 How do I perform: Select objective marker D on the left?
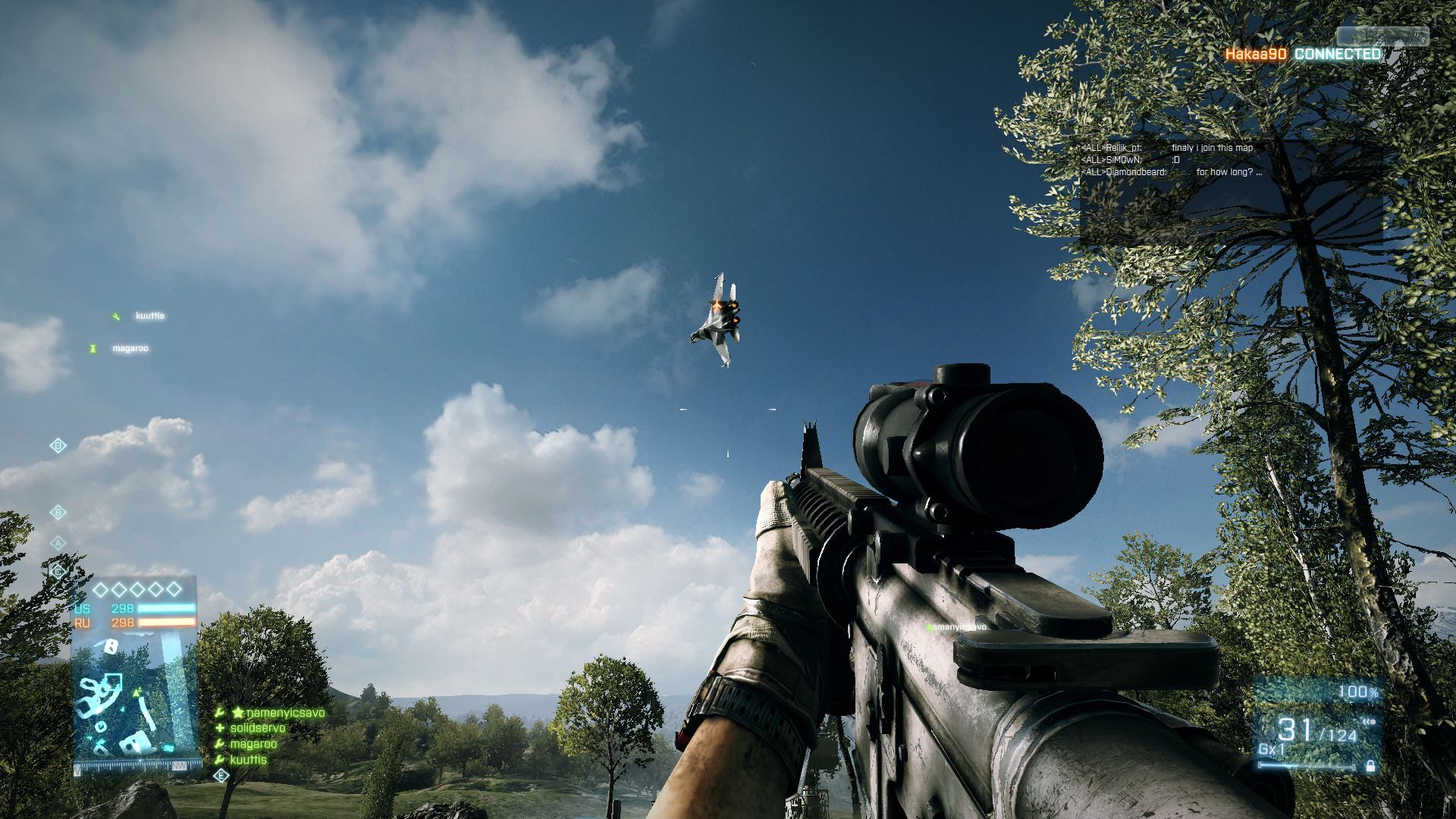[x=58, y=445]
